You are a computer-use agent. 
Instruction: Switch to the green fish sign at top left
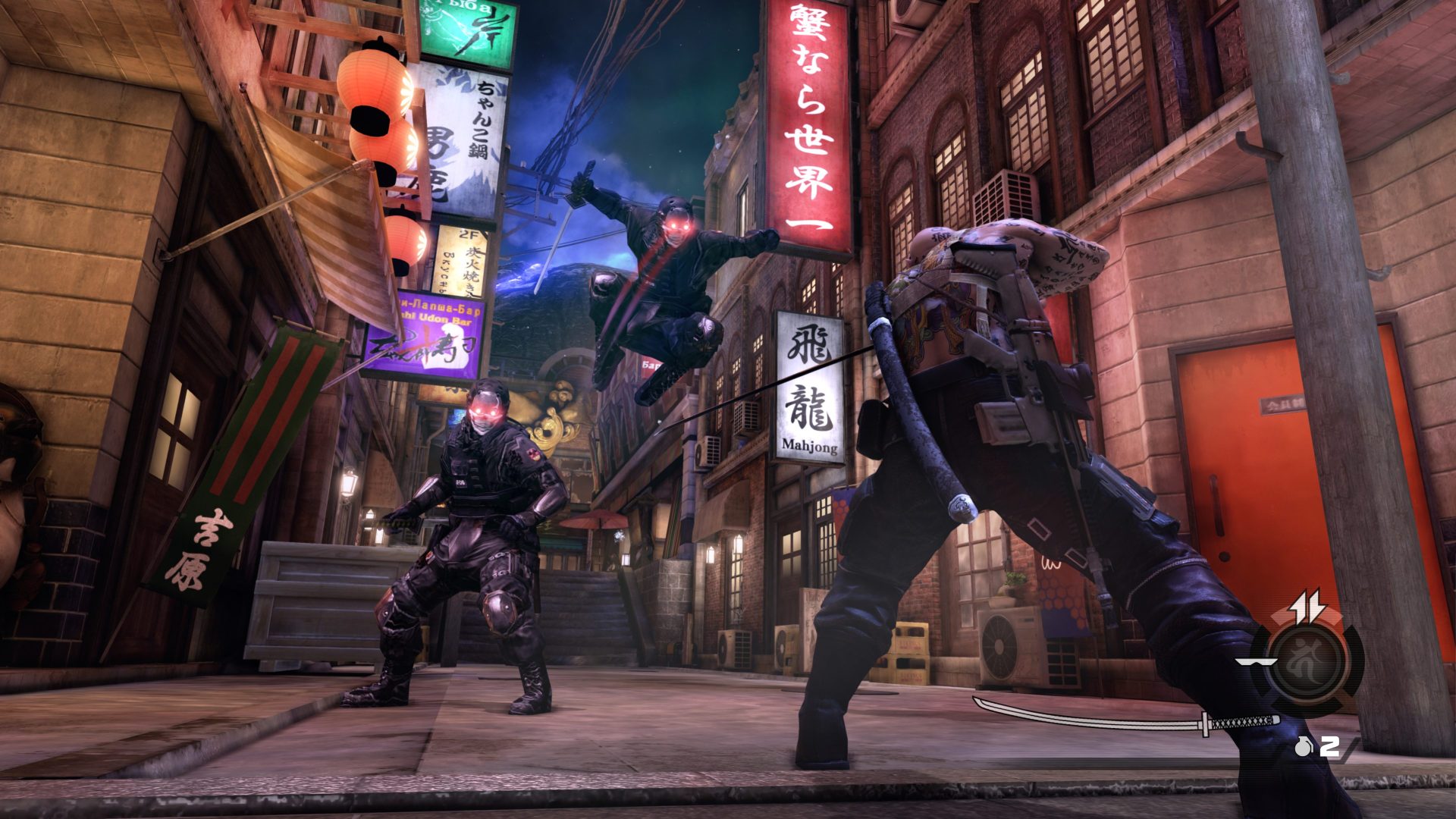click(466, 34)
